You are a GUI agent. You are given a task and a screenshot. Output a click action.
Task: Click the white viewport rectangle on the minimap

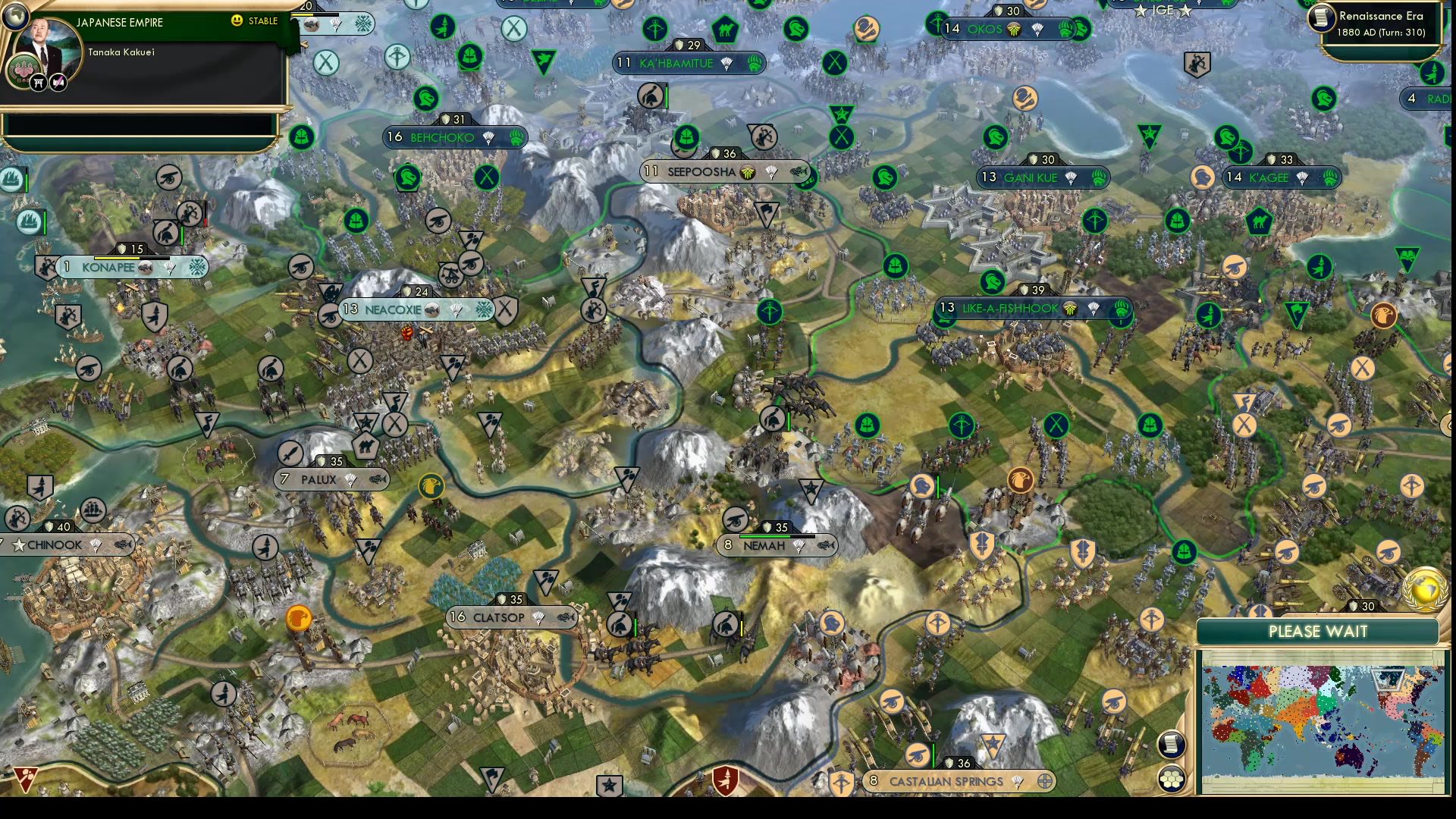(1388, 679)
